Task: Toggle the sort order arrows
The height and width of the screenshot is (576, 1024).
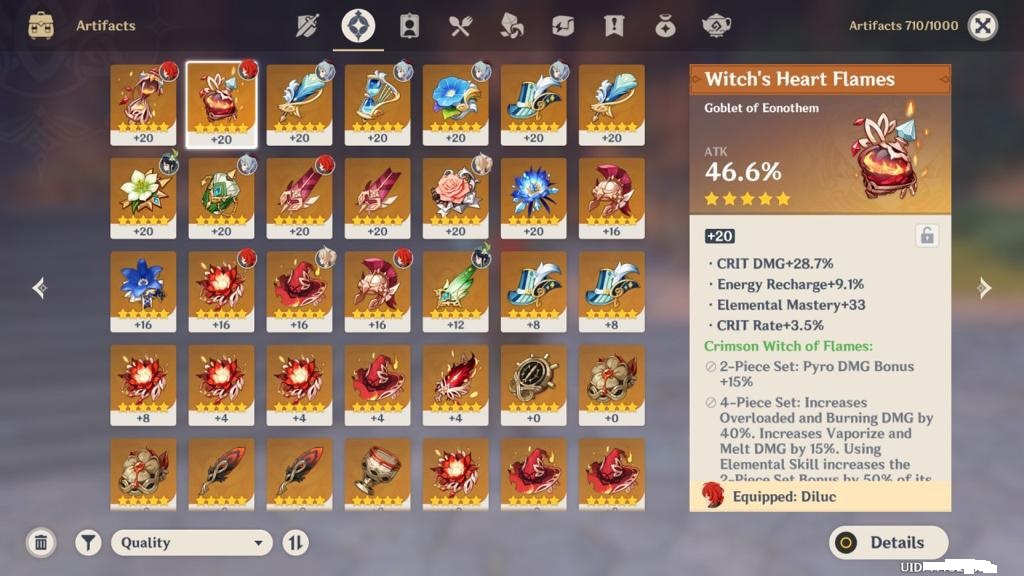Action: (x=295, y=543)
